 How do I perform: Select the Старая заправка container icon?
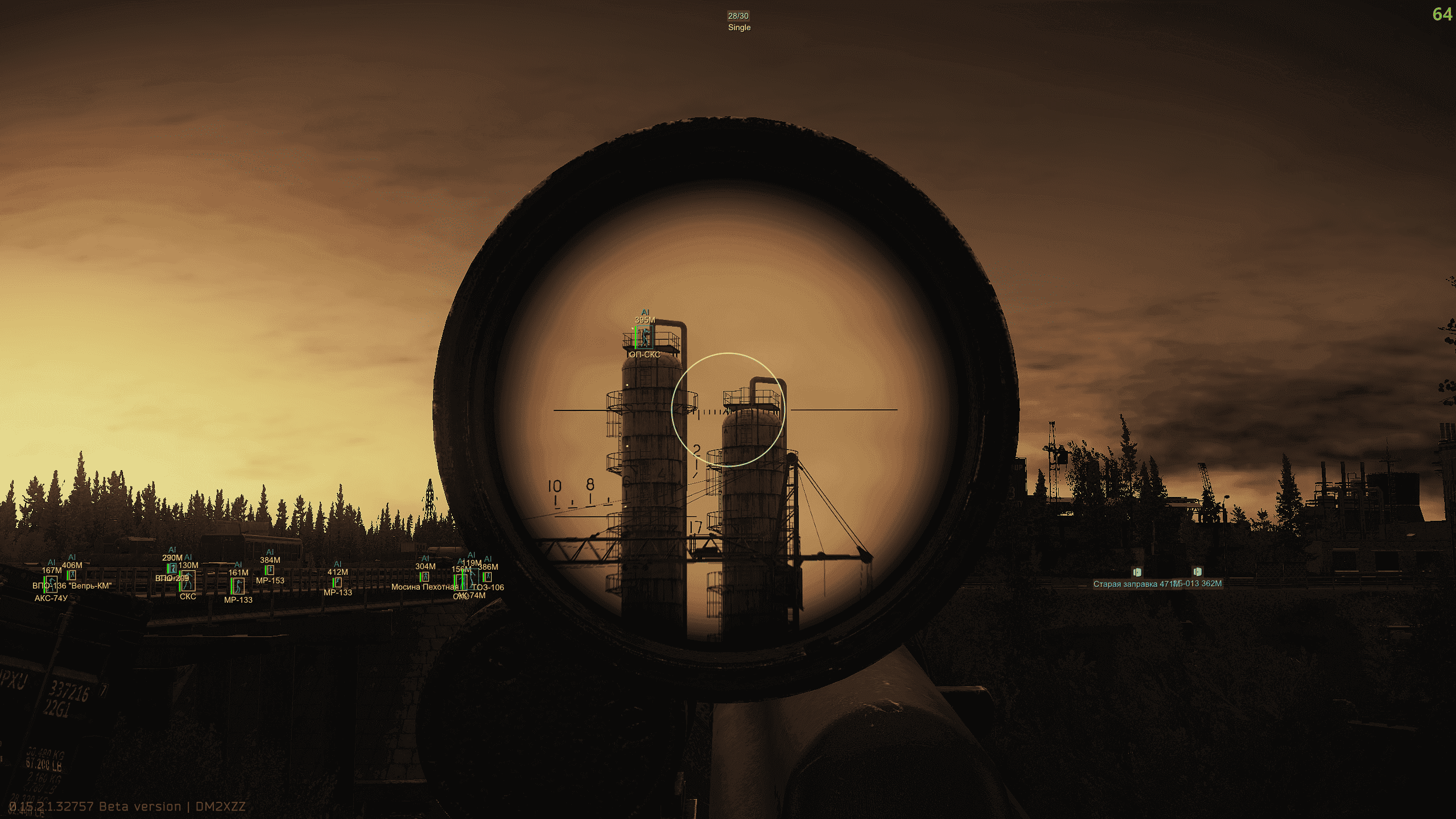coord(1137,573)
